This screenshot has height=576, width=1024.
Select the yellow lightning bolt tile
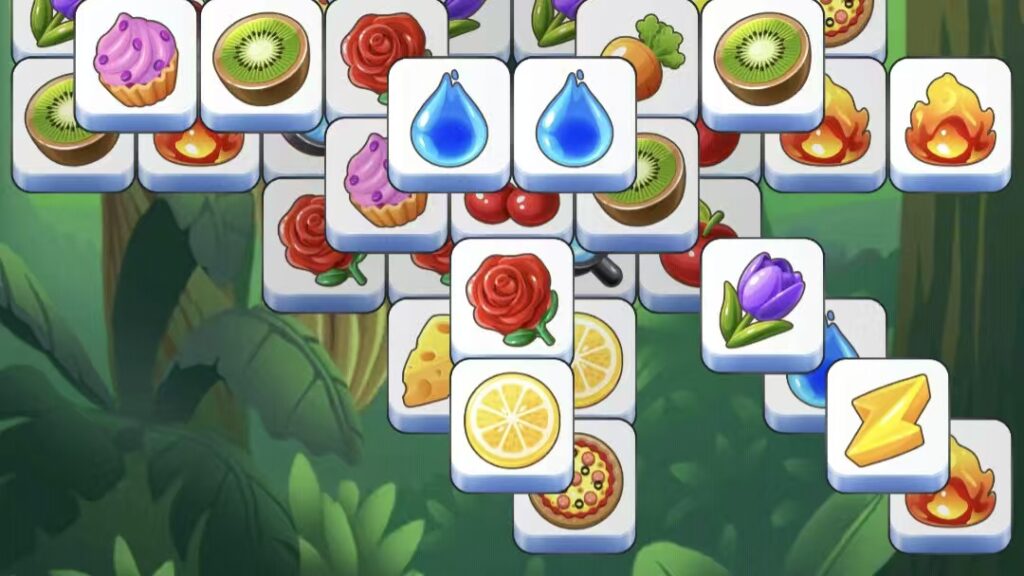(x=887, y=420)
